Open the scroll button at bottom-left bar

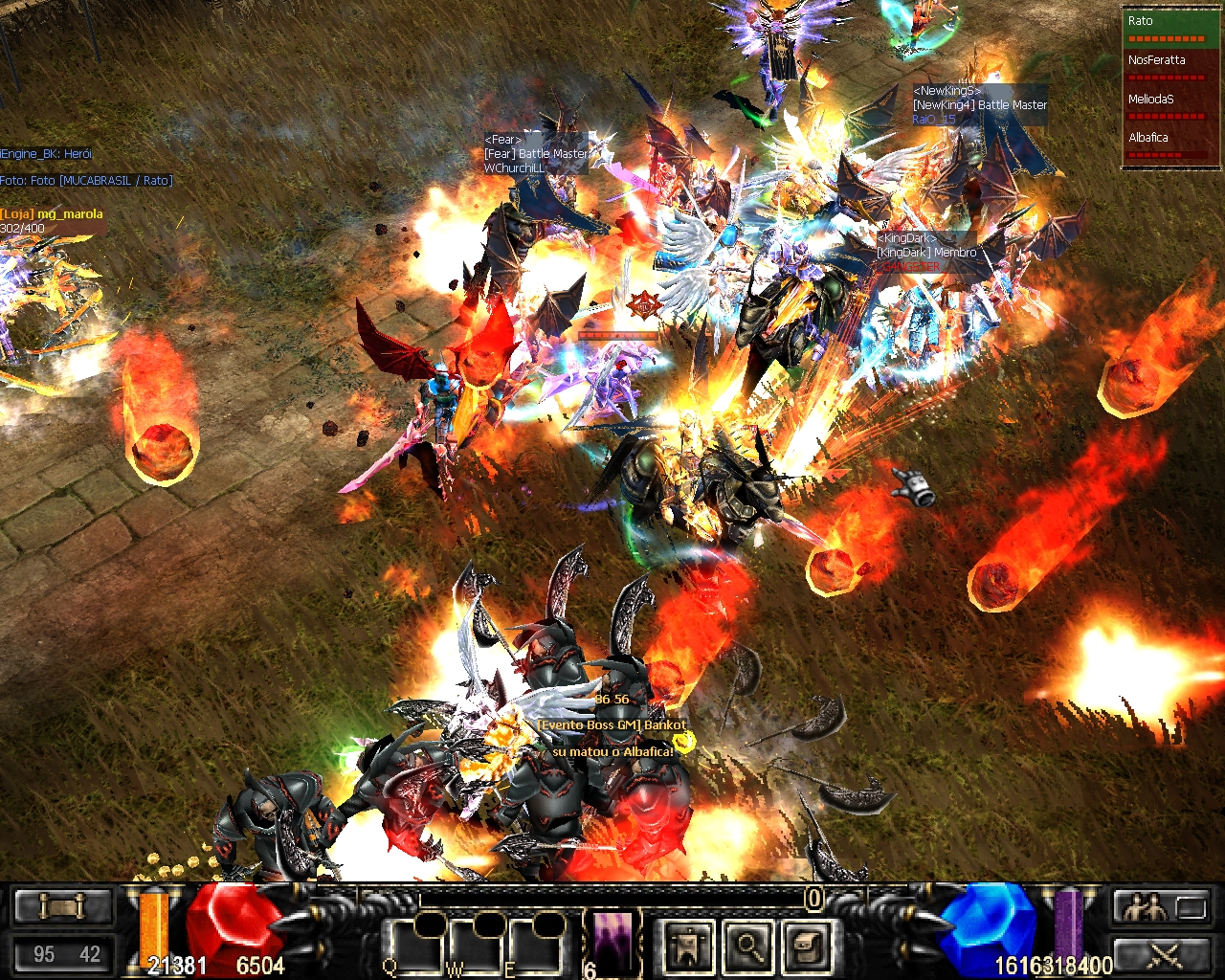(63, 906)
